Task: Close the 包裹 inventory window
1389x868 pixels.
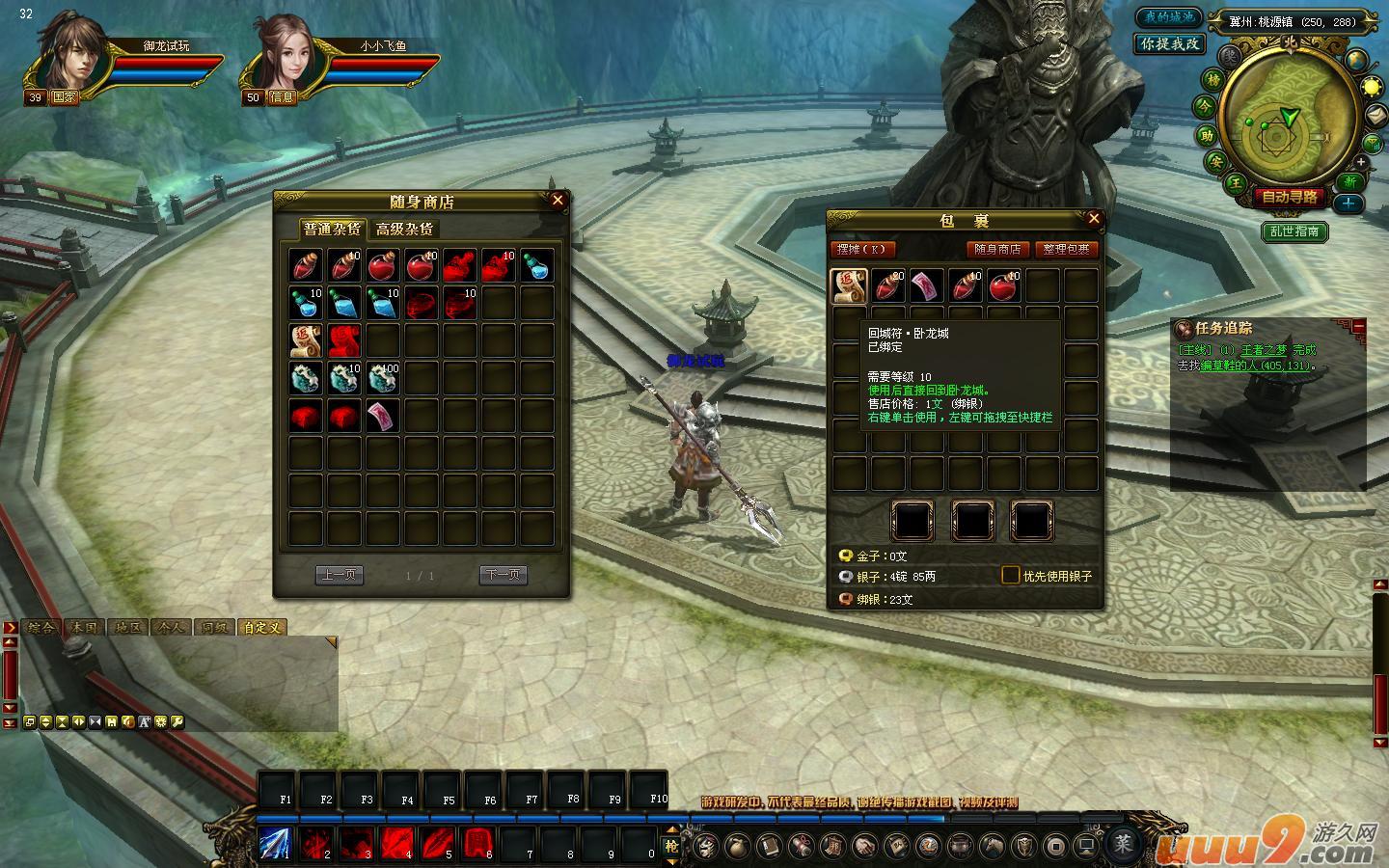Action: click(x=1093, y=219)
